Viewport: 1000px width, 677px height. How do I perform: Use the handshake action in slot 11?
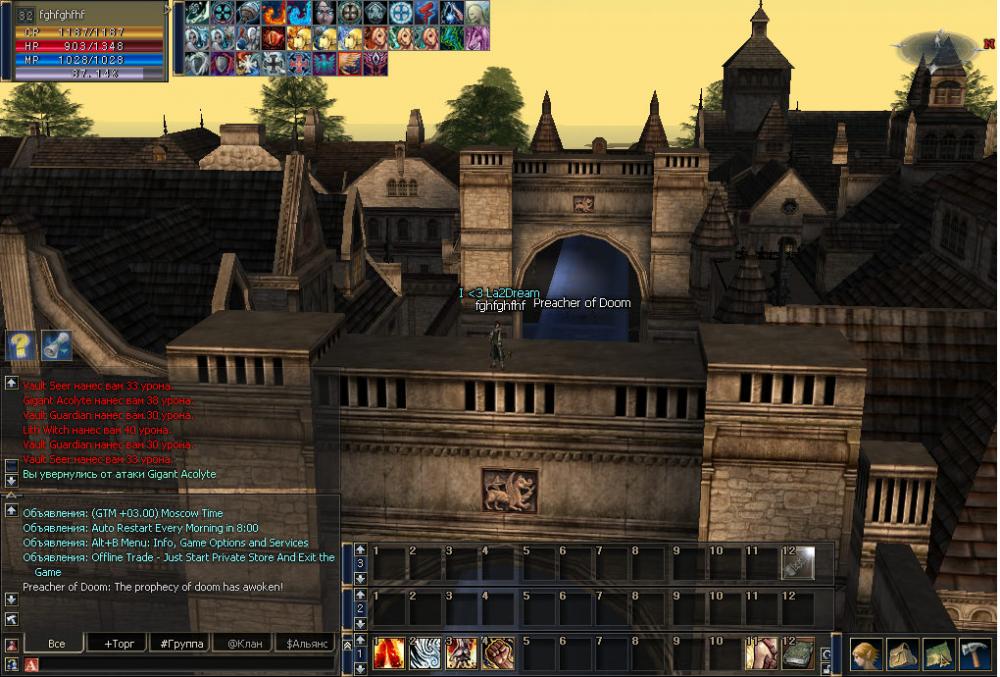coord(761,654)
